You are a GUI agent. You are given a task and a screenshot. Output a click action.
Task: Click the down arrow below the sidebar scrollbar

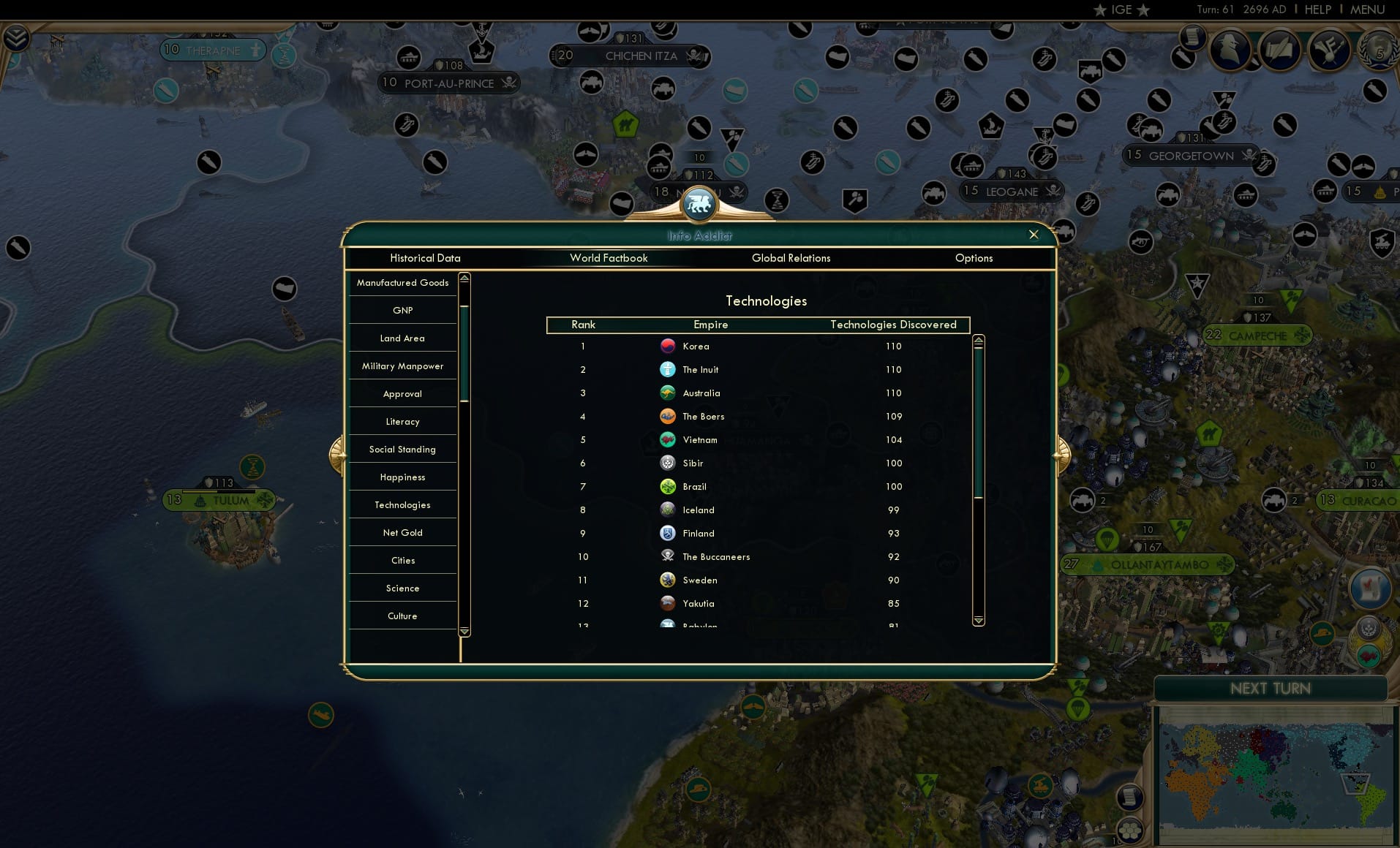click(464, 629)
